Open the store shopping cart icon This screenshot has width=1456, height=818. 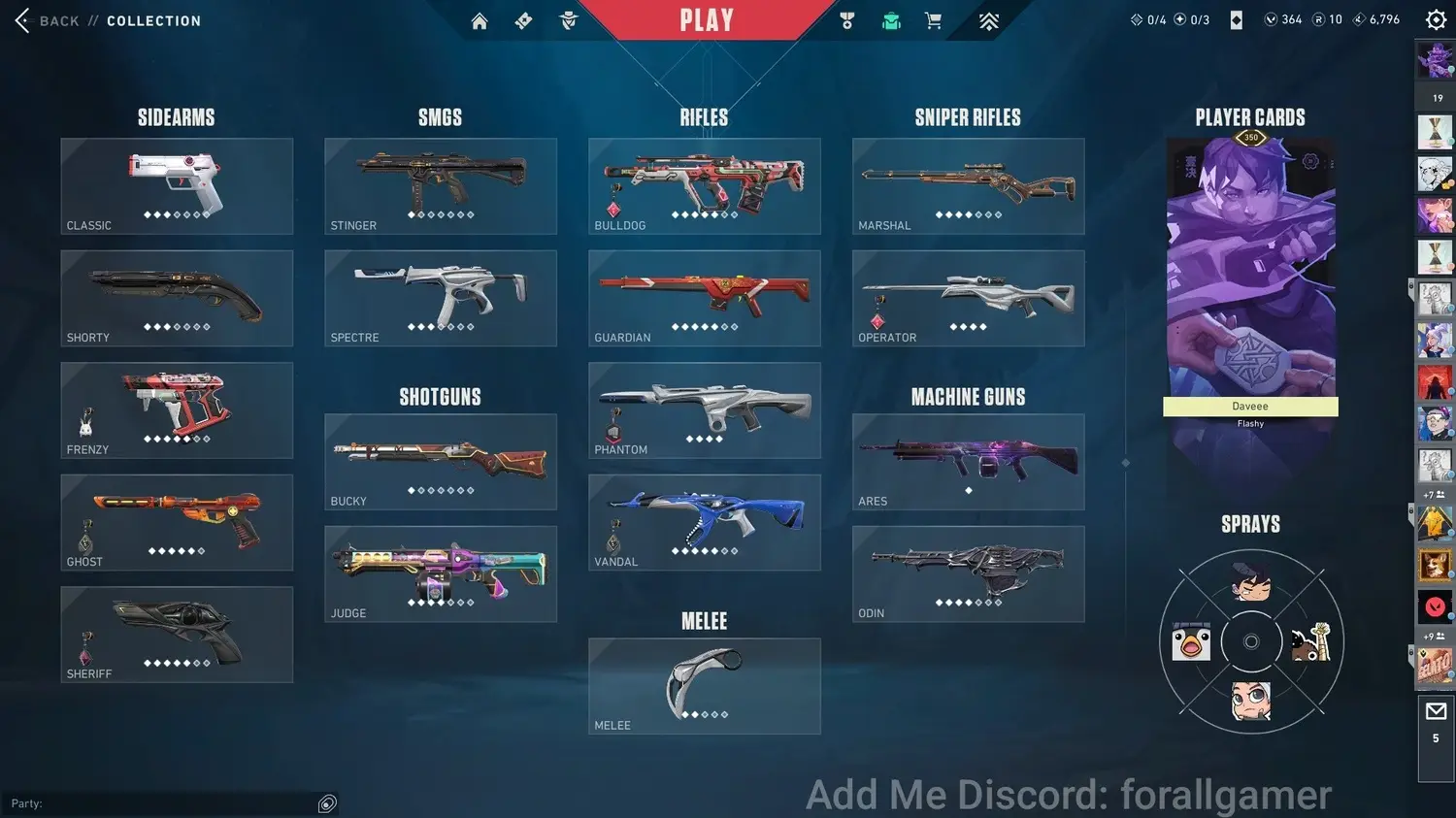tap(934, 21)
